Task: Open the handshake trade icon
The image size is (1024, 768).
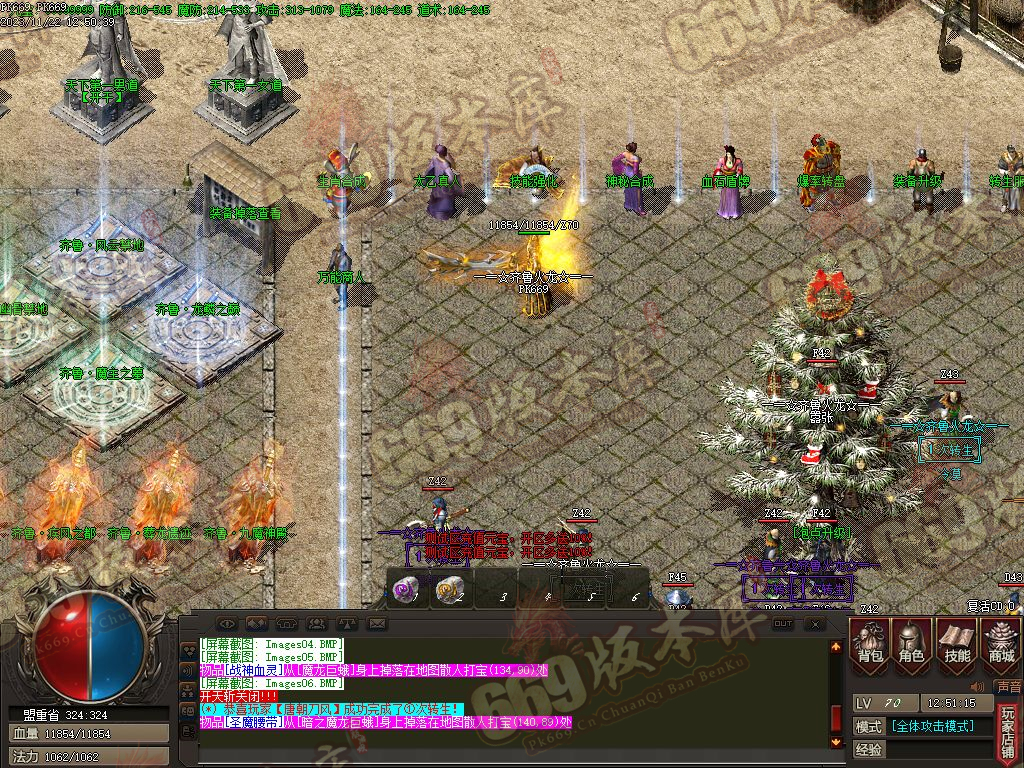Action: pos(257,624)
